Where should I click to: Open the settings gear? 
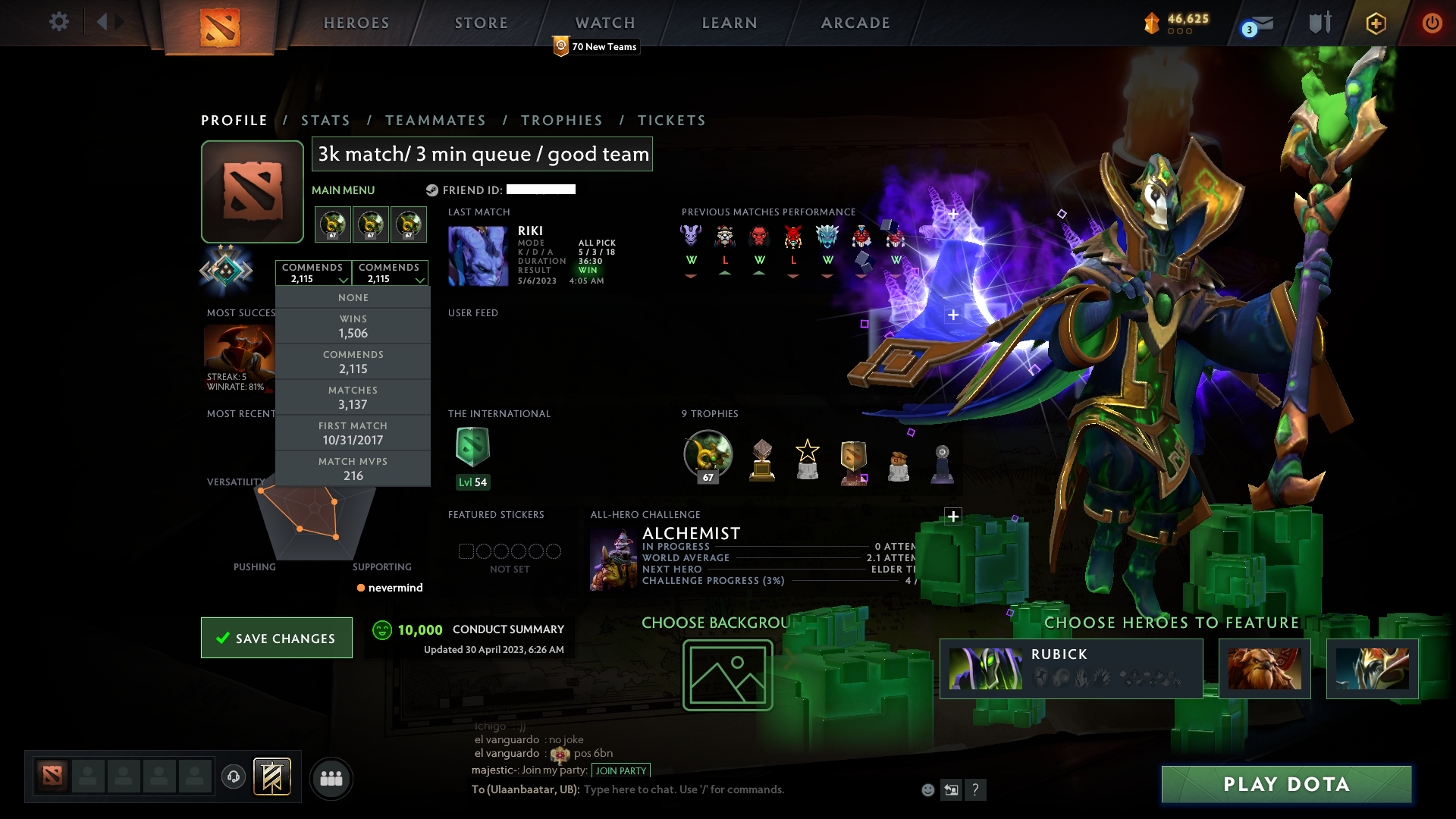(x=59, y=22)
